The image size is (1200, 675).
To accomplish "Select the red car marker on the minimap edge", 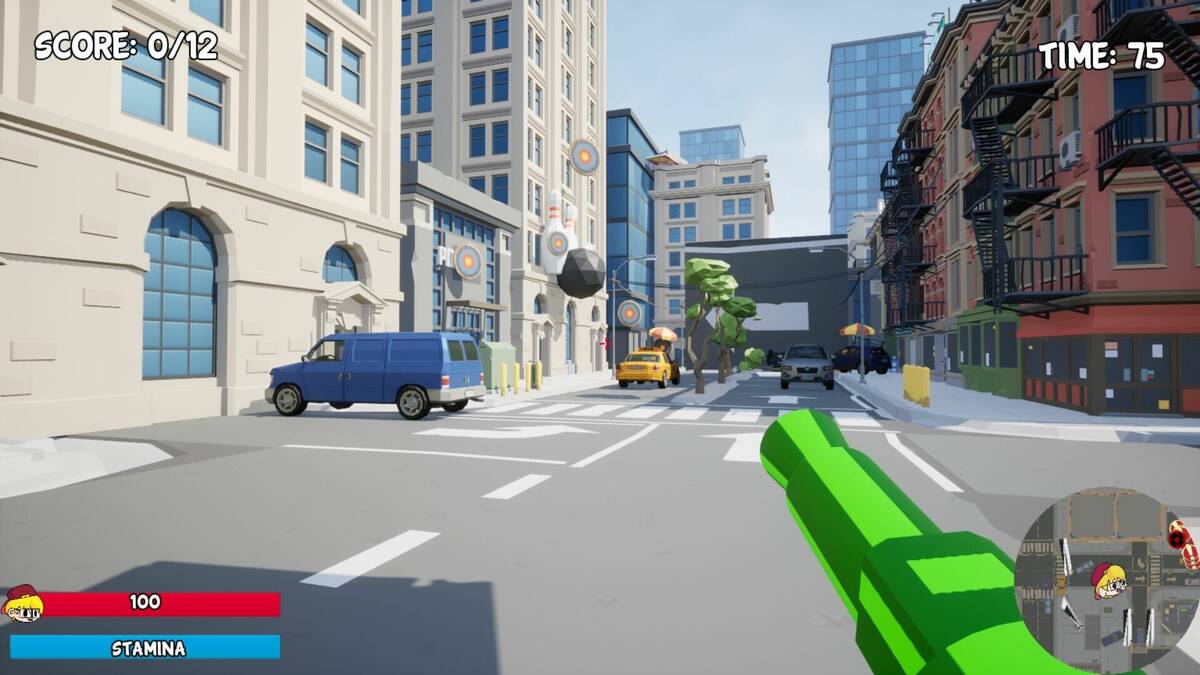I will [x=1181, y=540].
